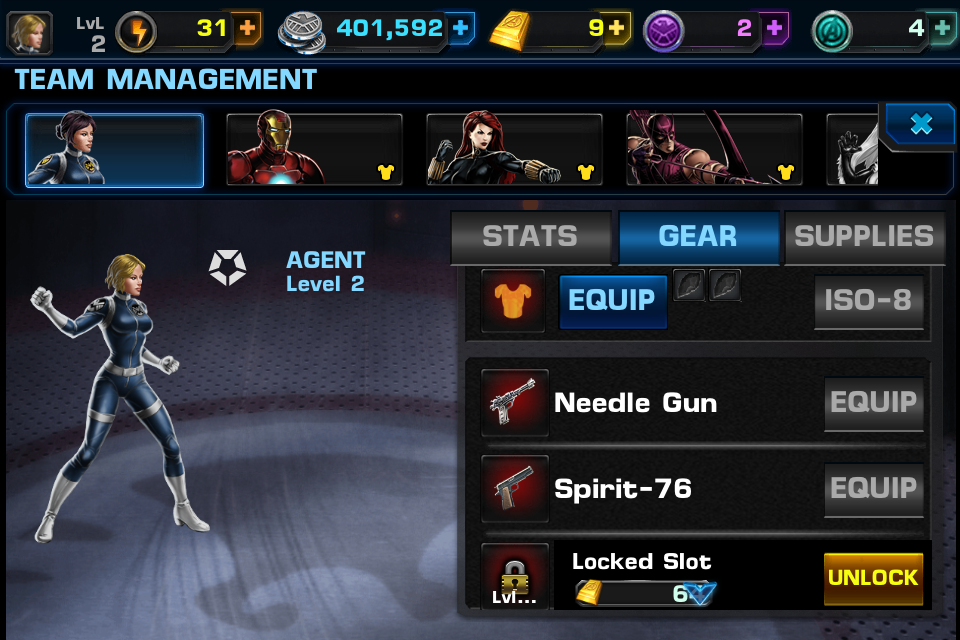Open the Gear tab
The height and width of the screenshot is (640, 960).
(698, 236)
